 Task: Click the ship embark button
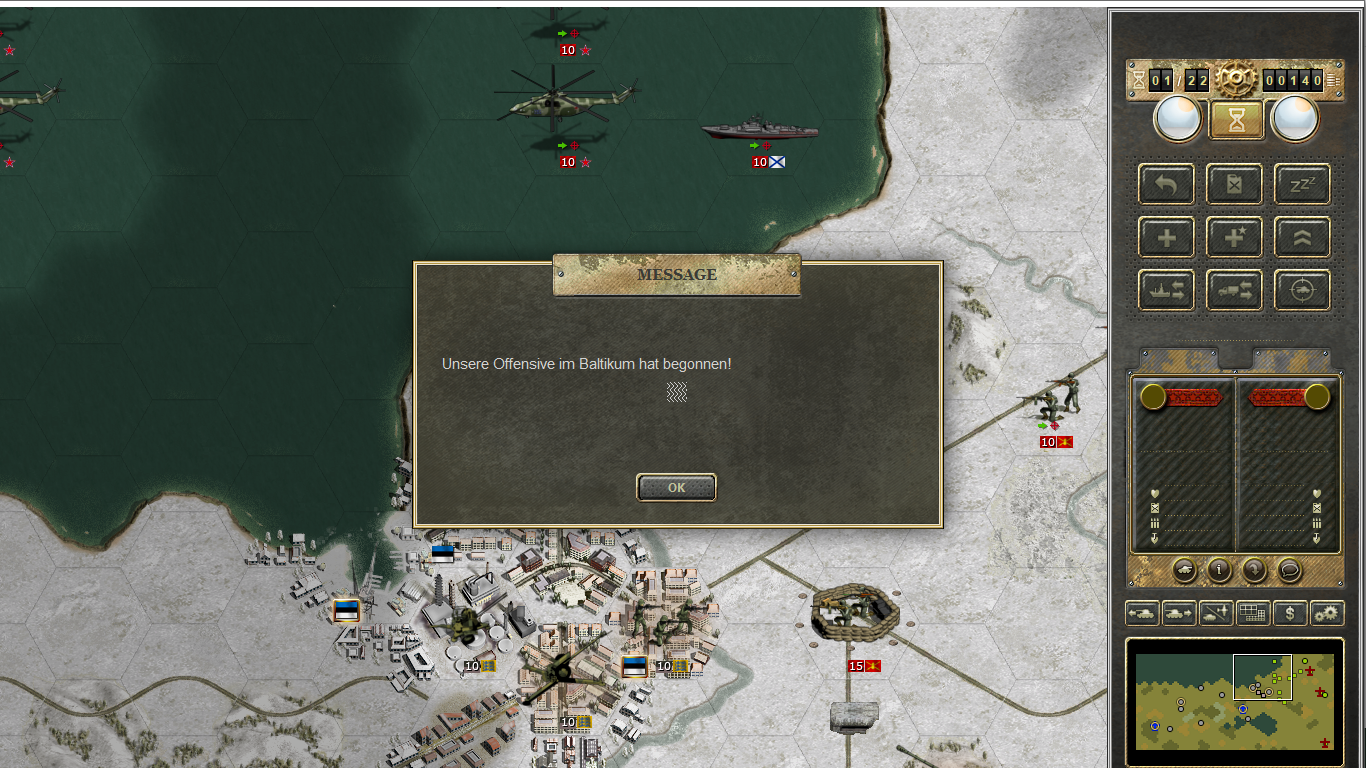pyautogui.click(x=1166, y=291)
